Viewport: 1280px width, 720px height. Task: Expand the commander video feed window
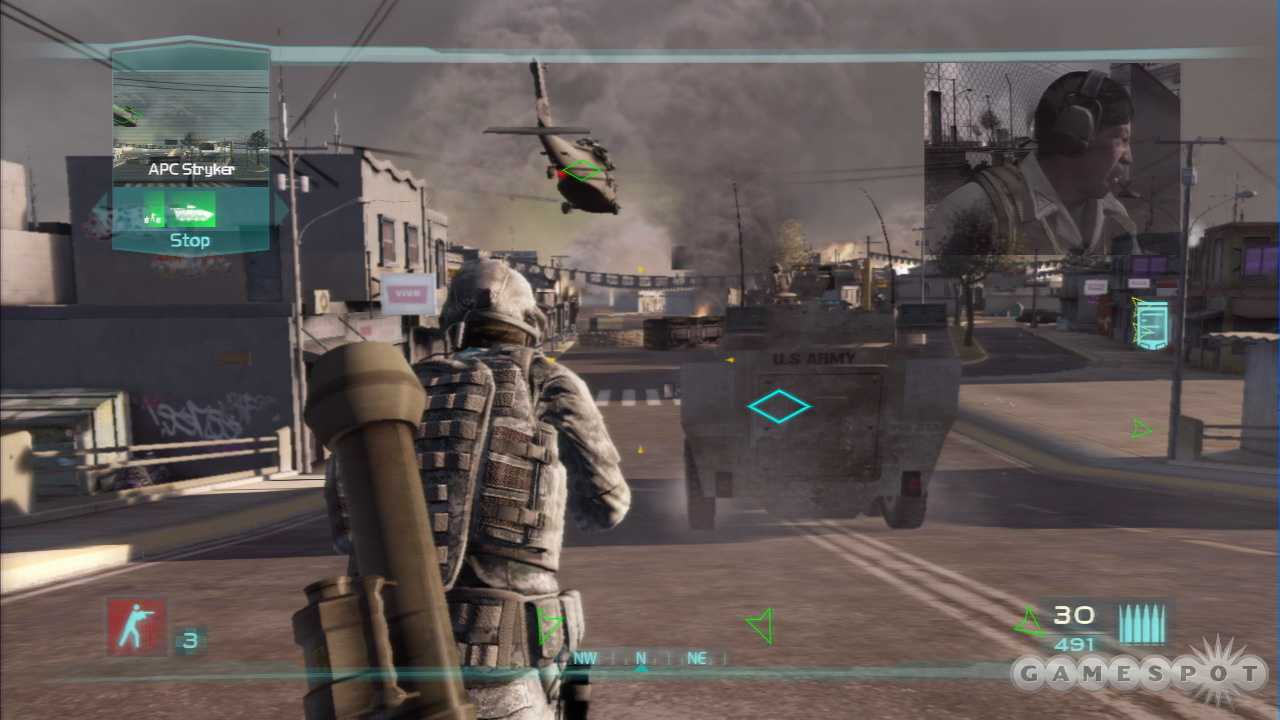[1051, 157]
